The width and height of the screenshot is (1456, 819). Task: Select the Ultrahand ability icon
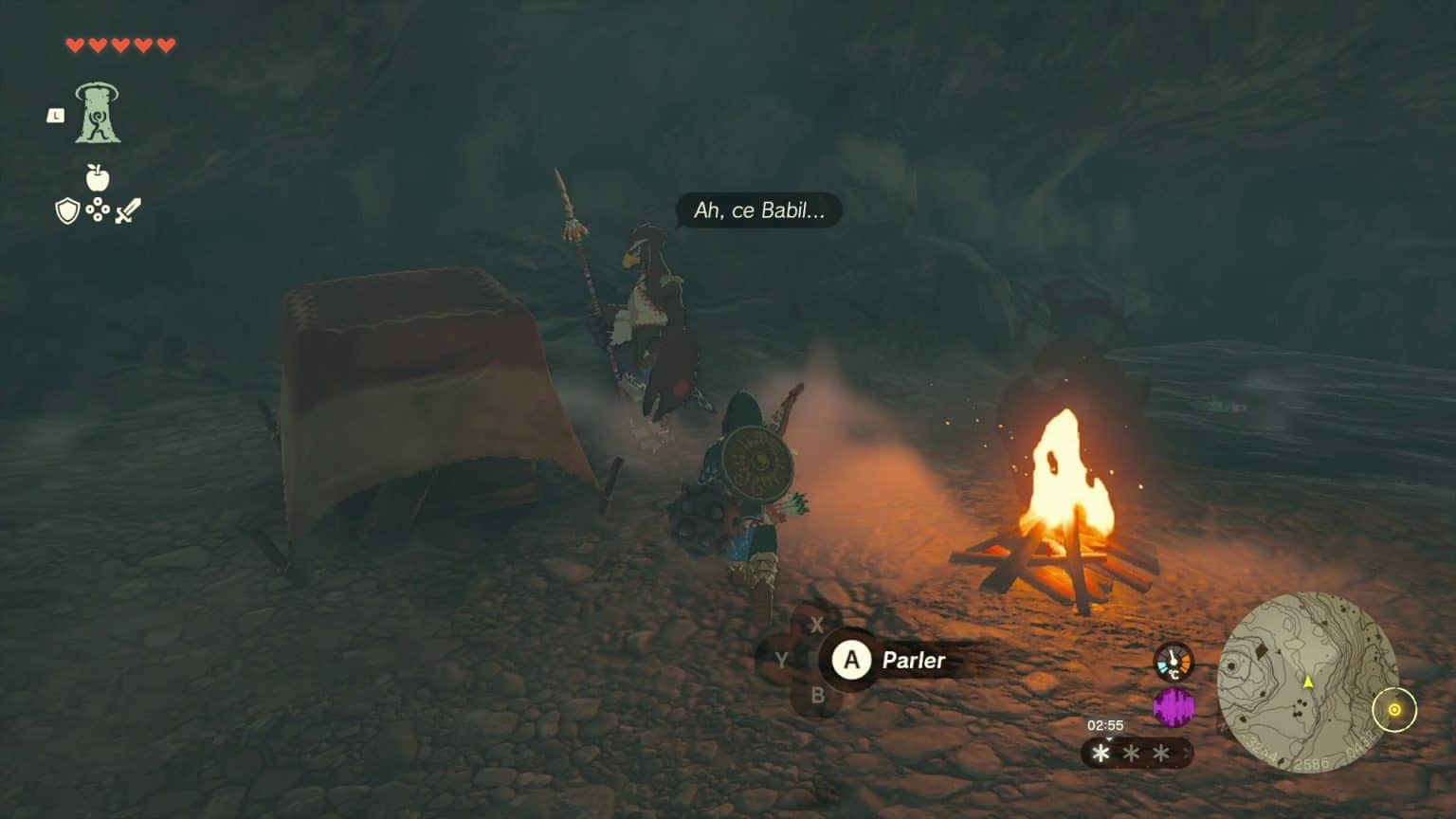[100, 114]
